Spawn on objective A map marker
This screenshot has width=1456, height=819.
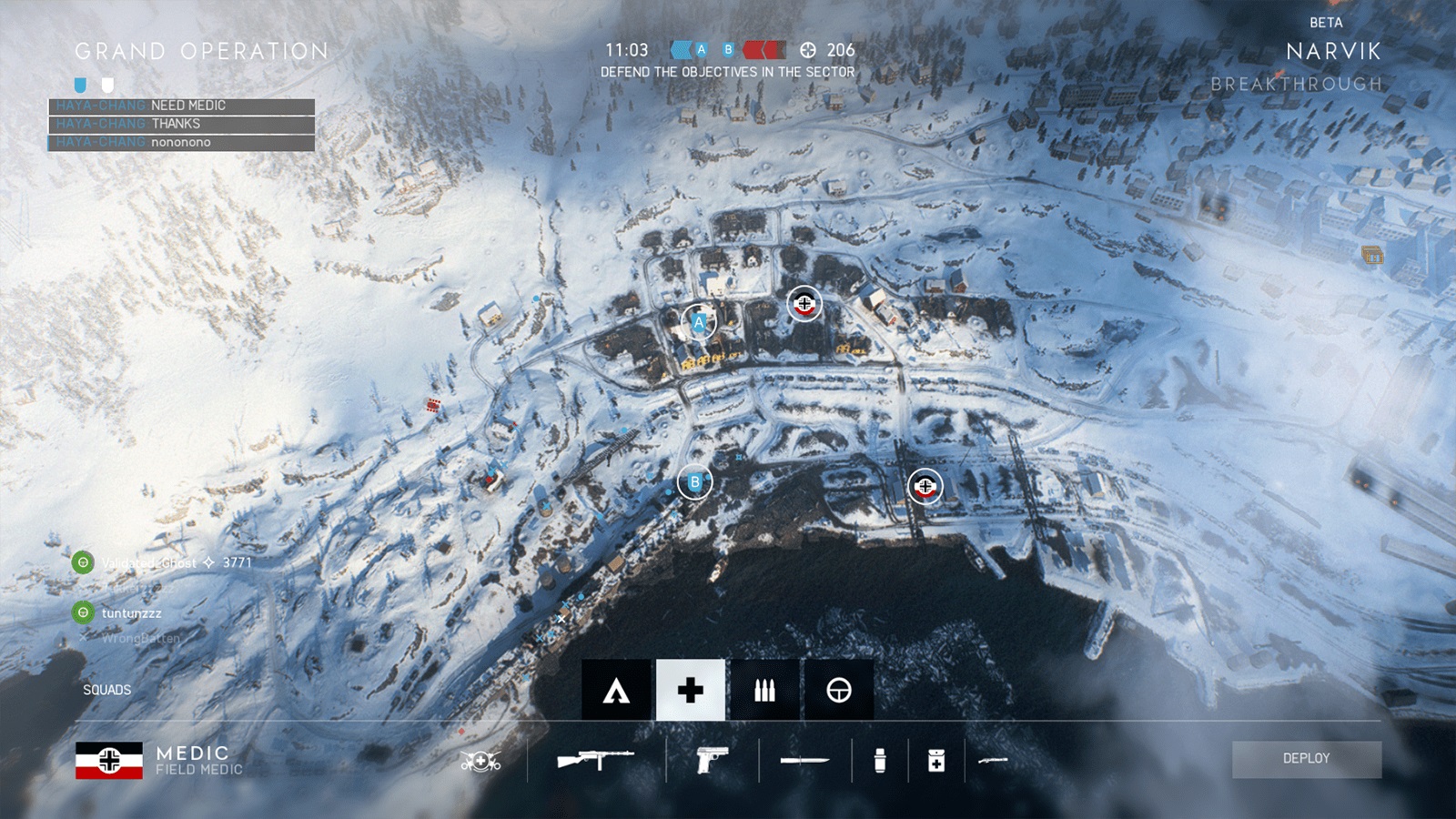pyautogui.click(x=699, y=322)
